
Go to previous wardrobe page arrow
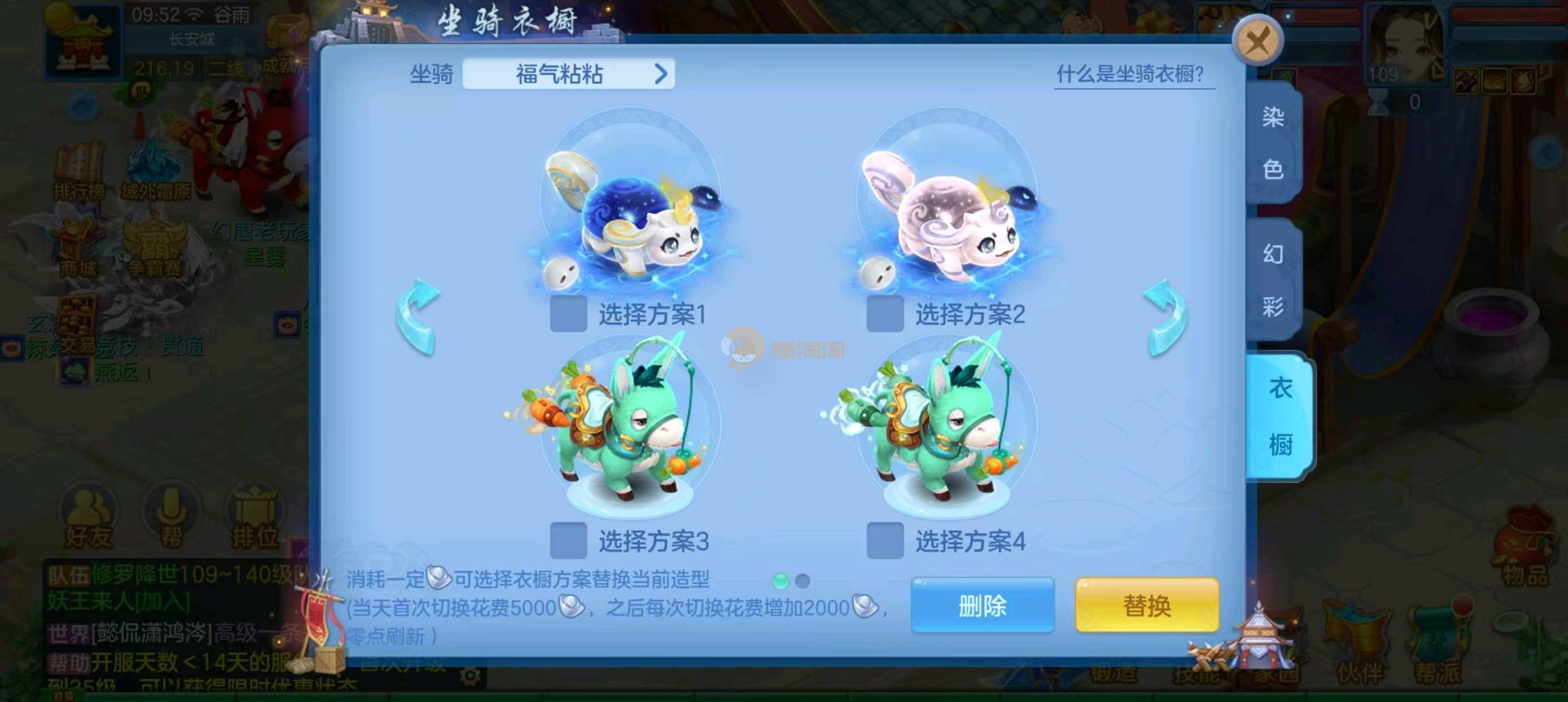tap(418, 317)
